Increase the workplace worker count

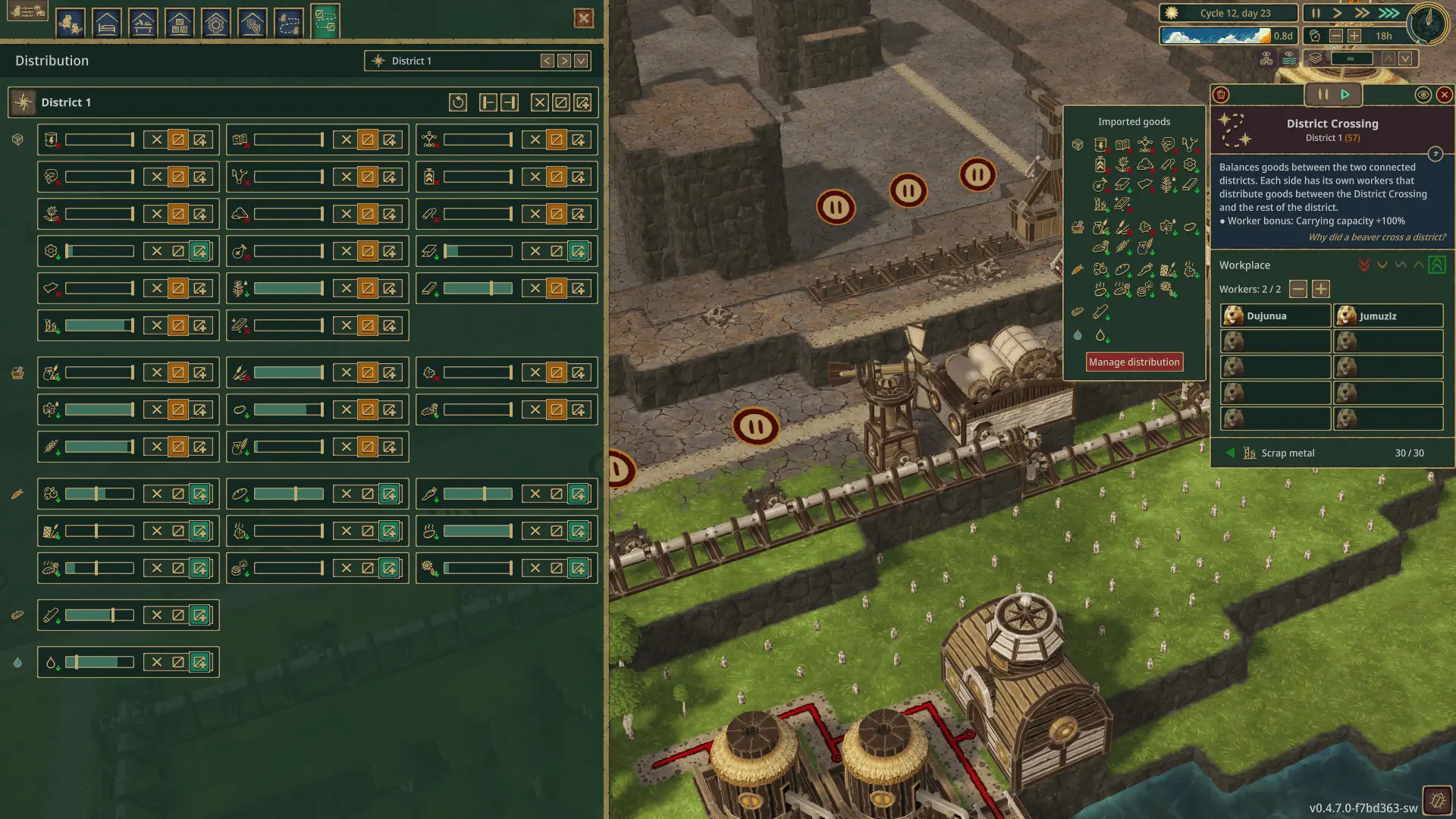1321,289
